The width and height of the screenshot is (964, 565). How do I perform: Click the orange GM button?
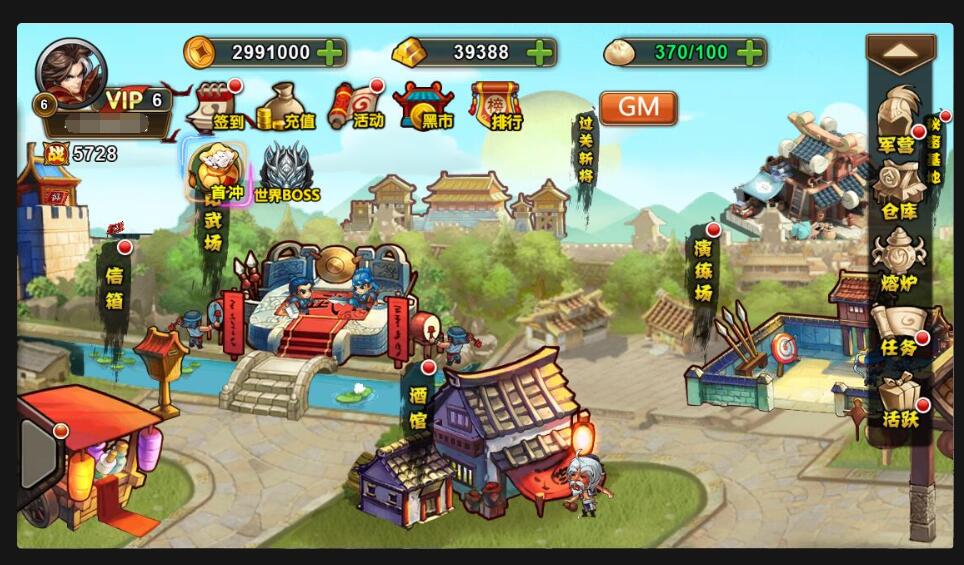[638, 108]
